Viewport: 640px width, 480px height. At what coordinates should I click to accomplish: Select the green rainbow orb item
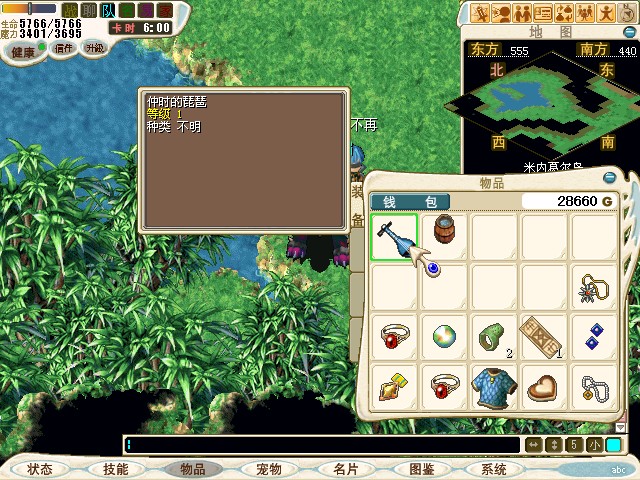click(445, 337)
